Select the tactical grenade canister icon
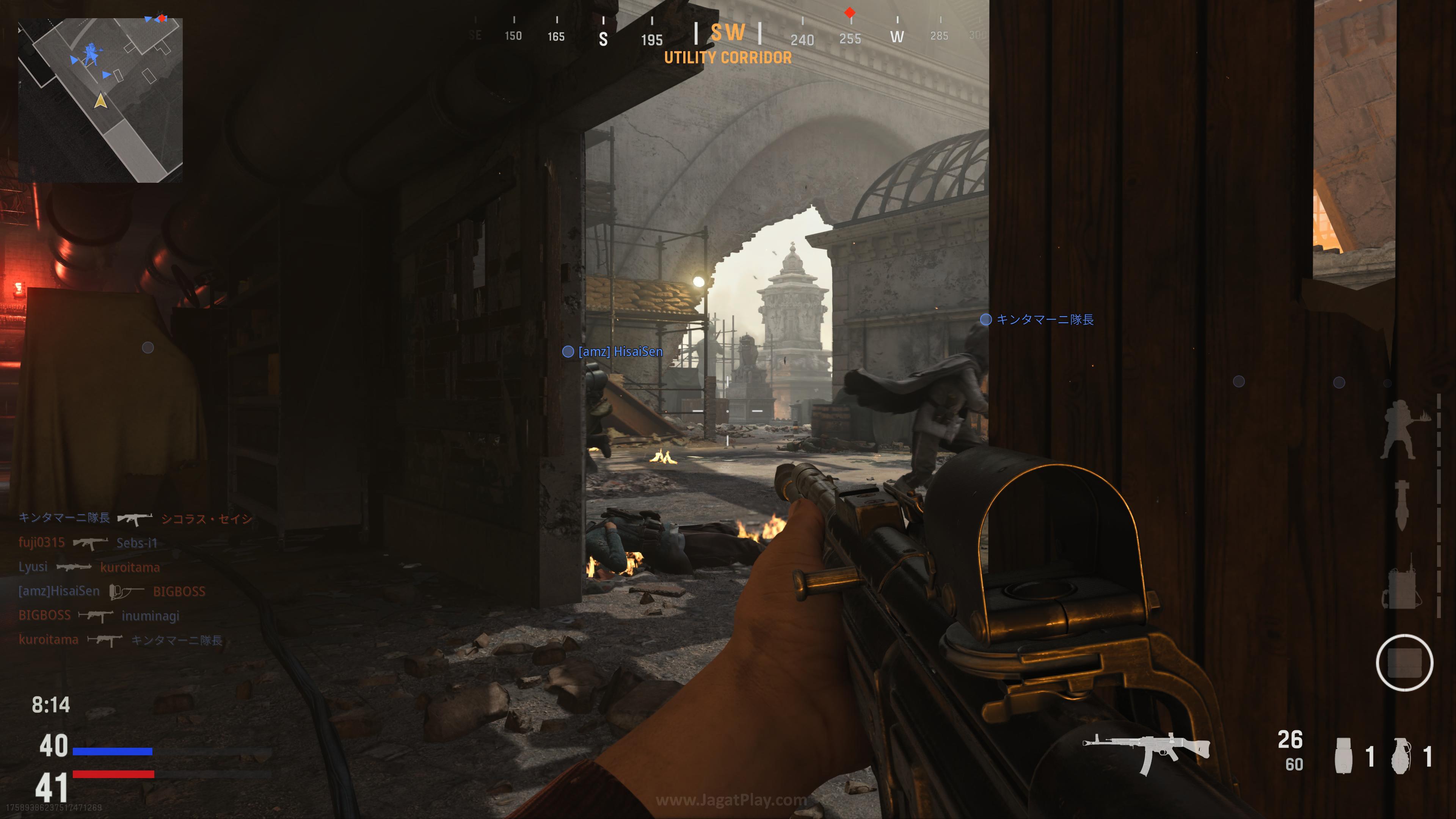 pyautogui.click(x=1343, y=756)
